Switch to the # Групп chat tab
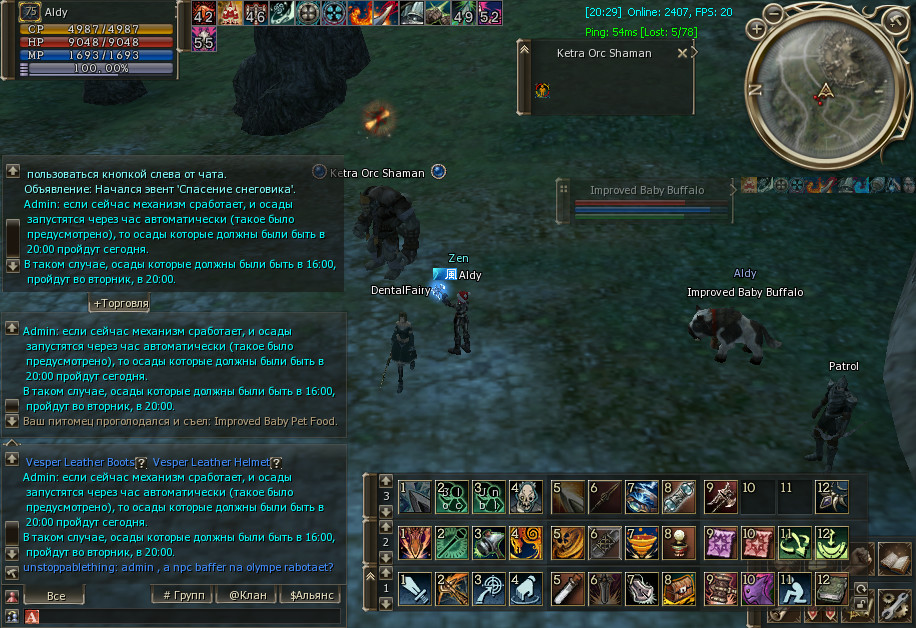Screen dimensions: 916x628 pos(180,596)
